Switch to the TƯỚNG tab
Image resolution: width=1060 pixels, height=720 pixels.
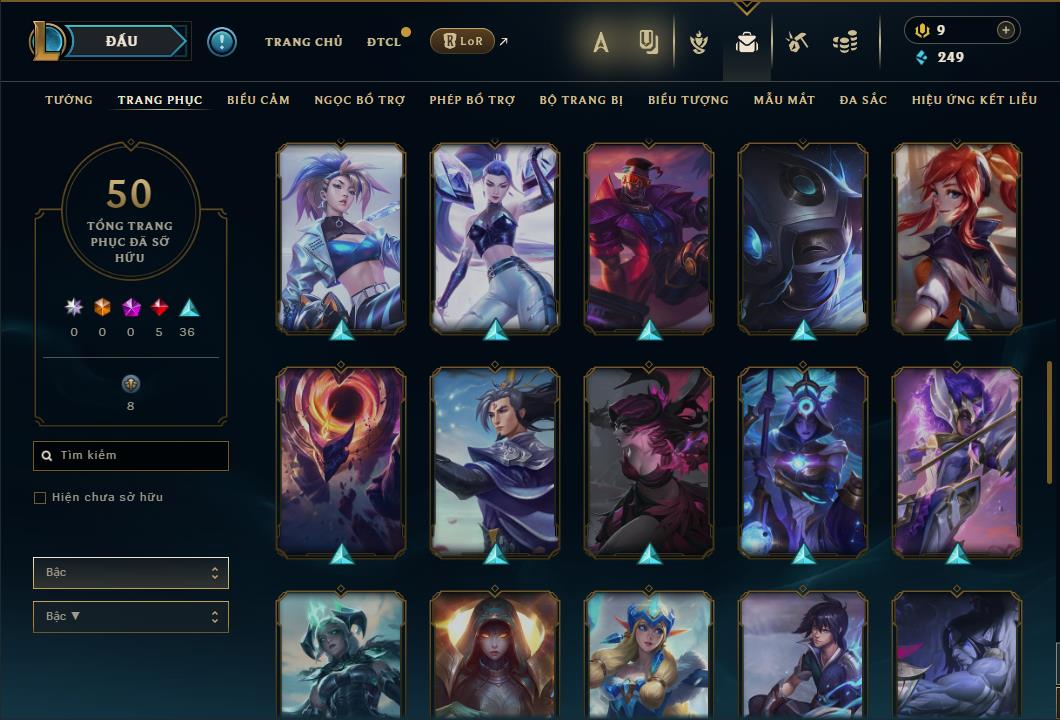point(69,100)
